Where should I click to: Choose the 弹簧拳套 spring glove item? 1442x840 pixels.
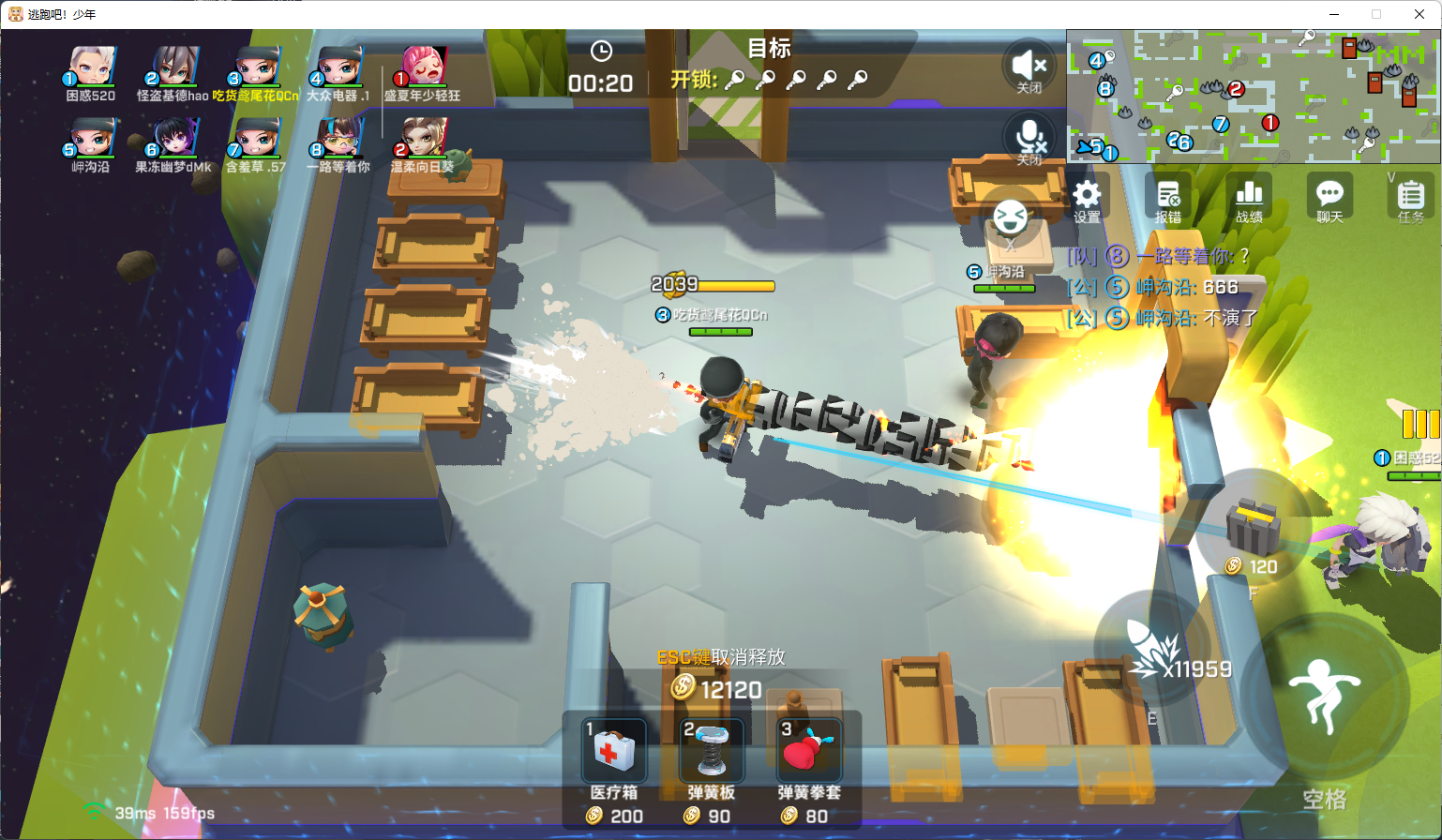click(809, 751)
